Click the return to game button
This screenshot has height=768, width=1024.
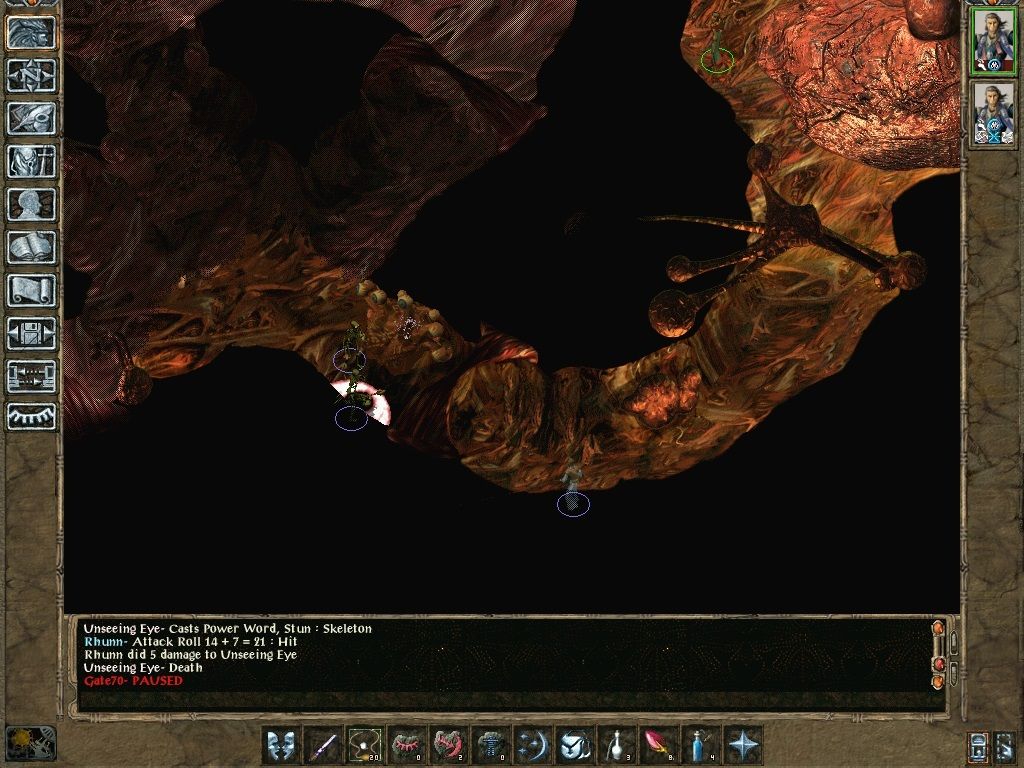click(x=31, y=32)
